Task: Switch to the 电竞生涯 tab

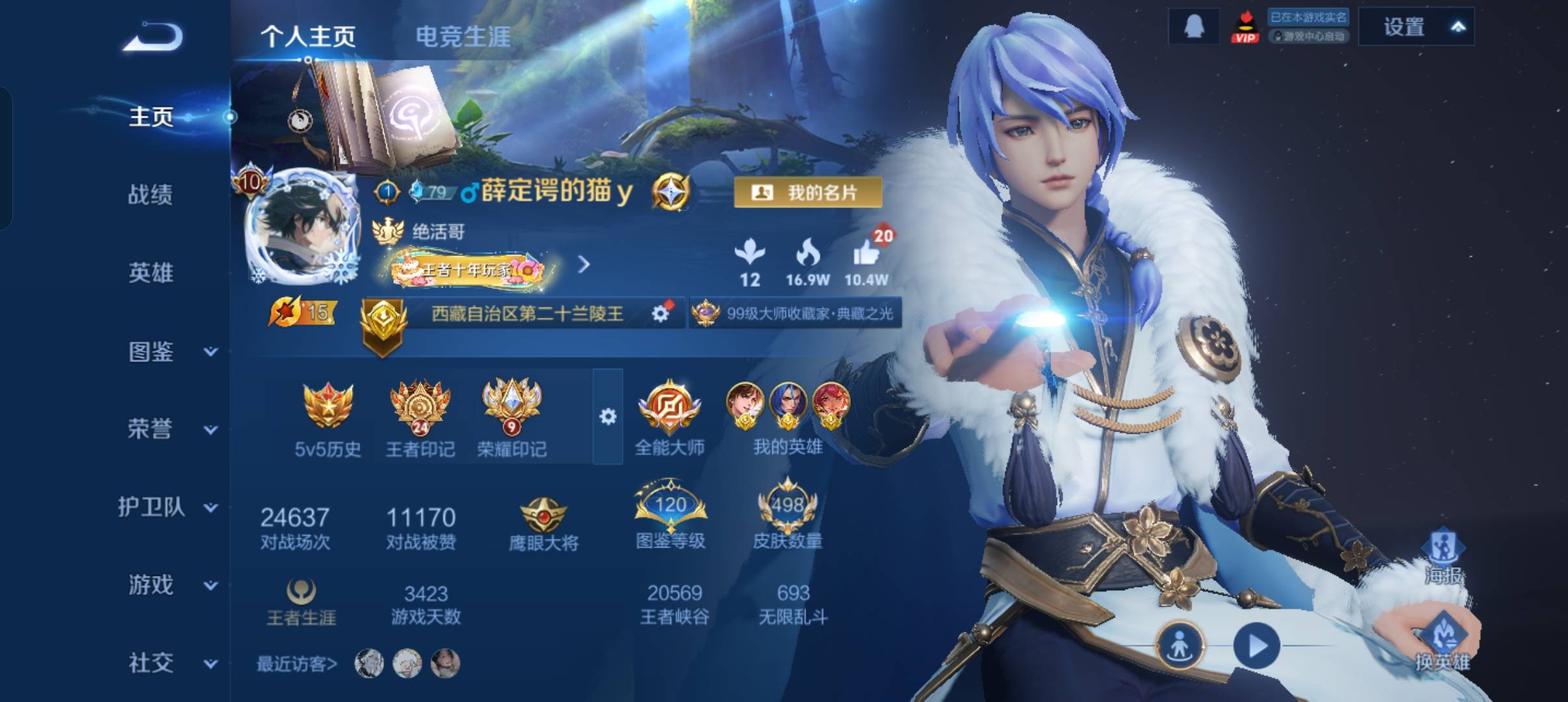Action: point(463,36)
